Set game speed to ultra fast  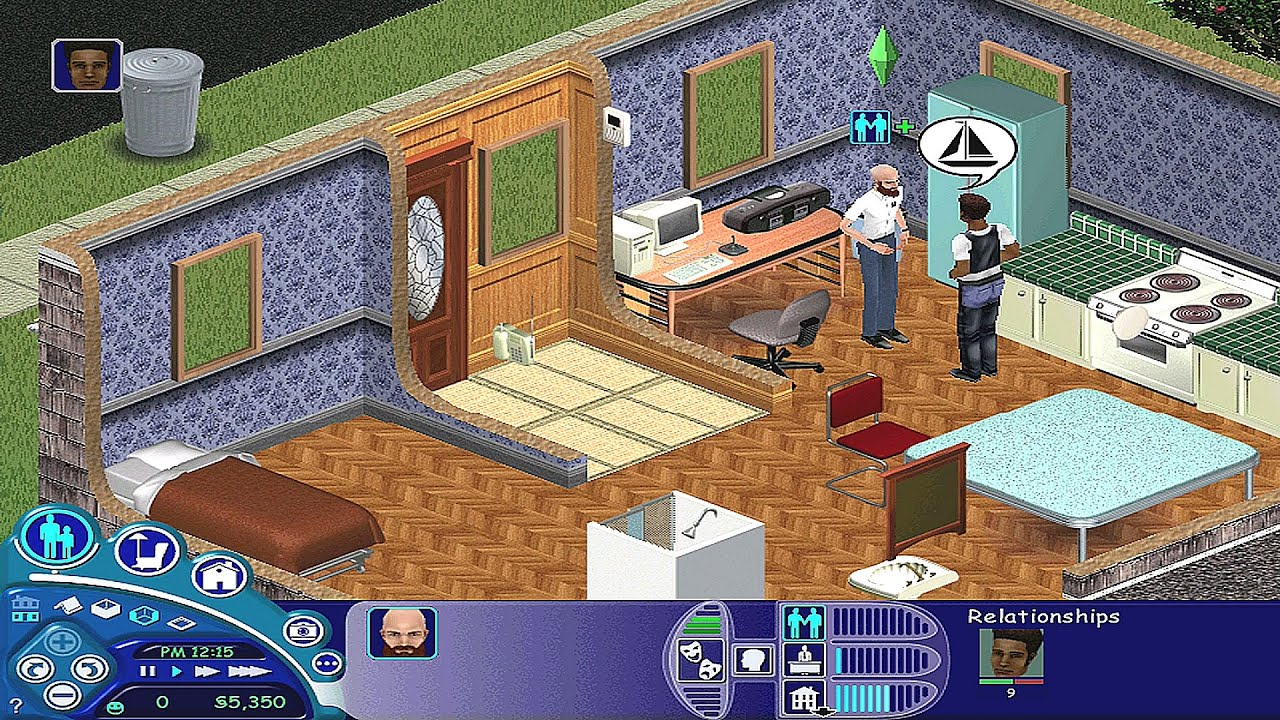click(247, 672)
